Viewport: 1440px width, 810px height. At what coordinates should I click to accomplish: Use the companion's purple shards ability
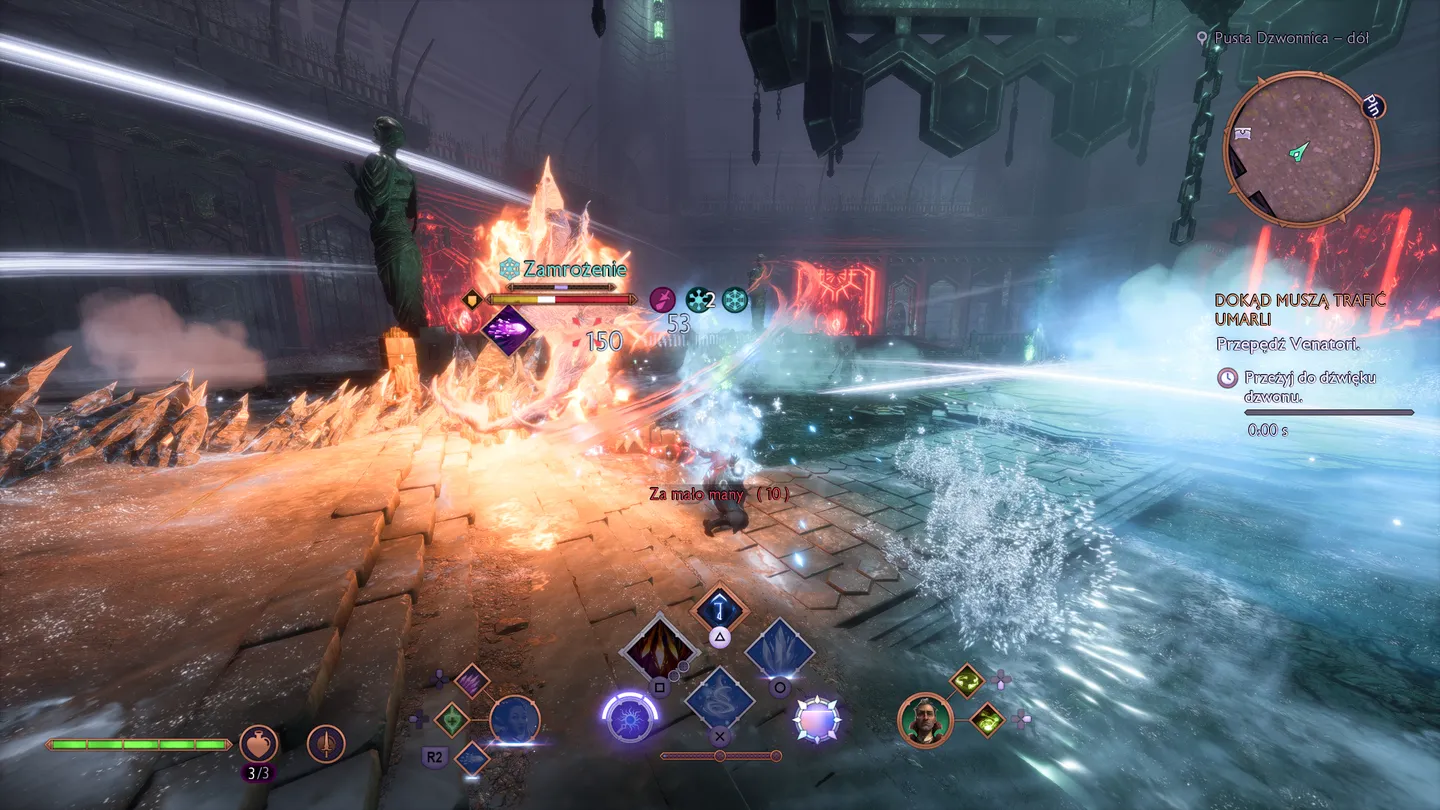[471, 681]
